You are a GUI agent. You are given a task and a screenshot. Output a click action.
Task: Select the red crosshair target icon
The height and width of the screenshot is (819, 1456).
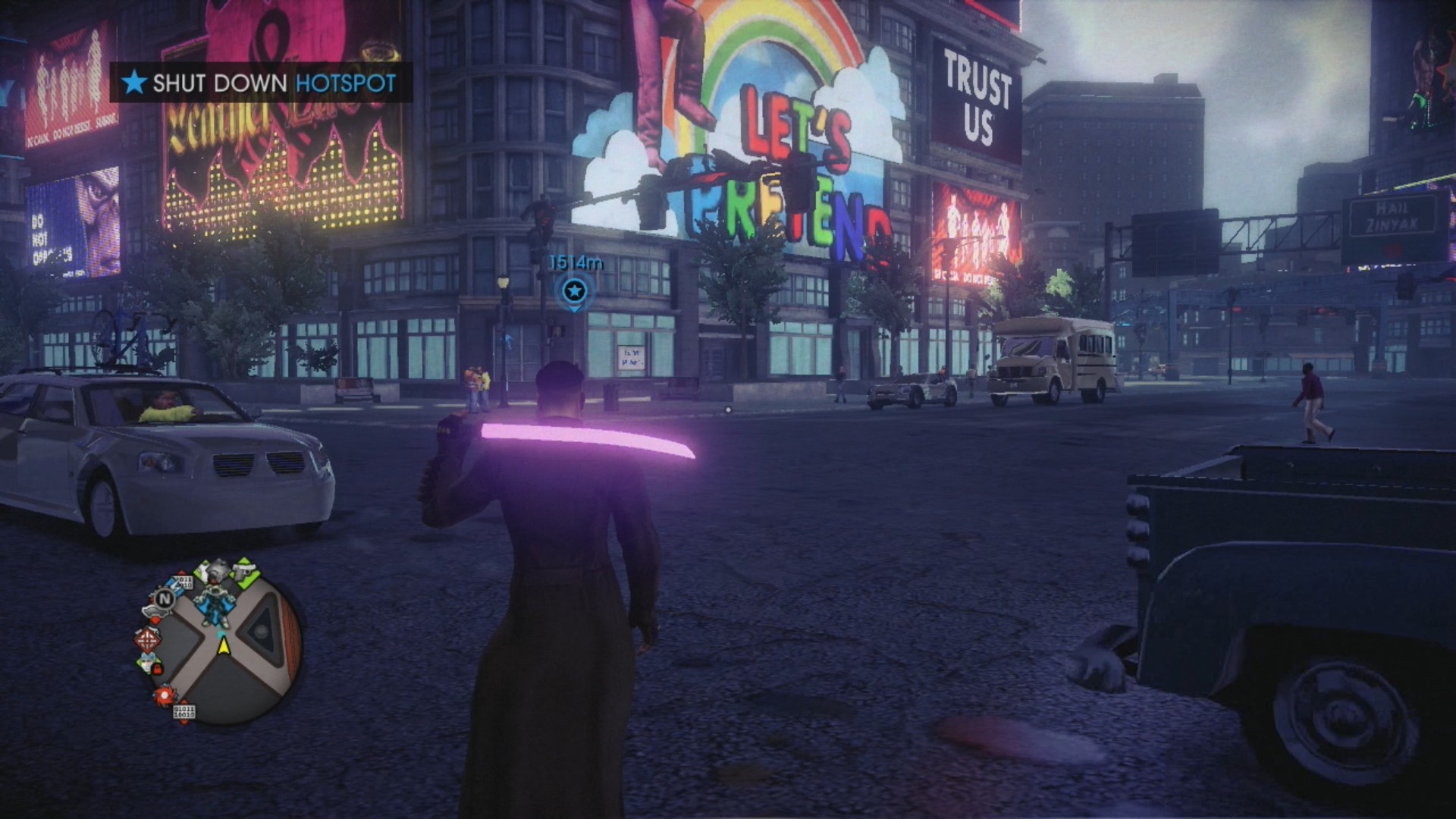coord(147,639)
